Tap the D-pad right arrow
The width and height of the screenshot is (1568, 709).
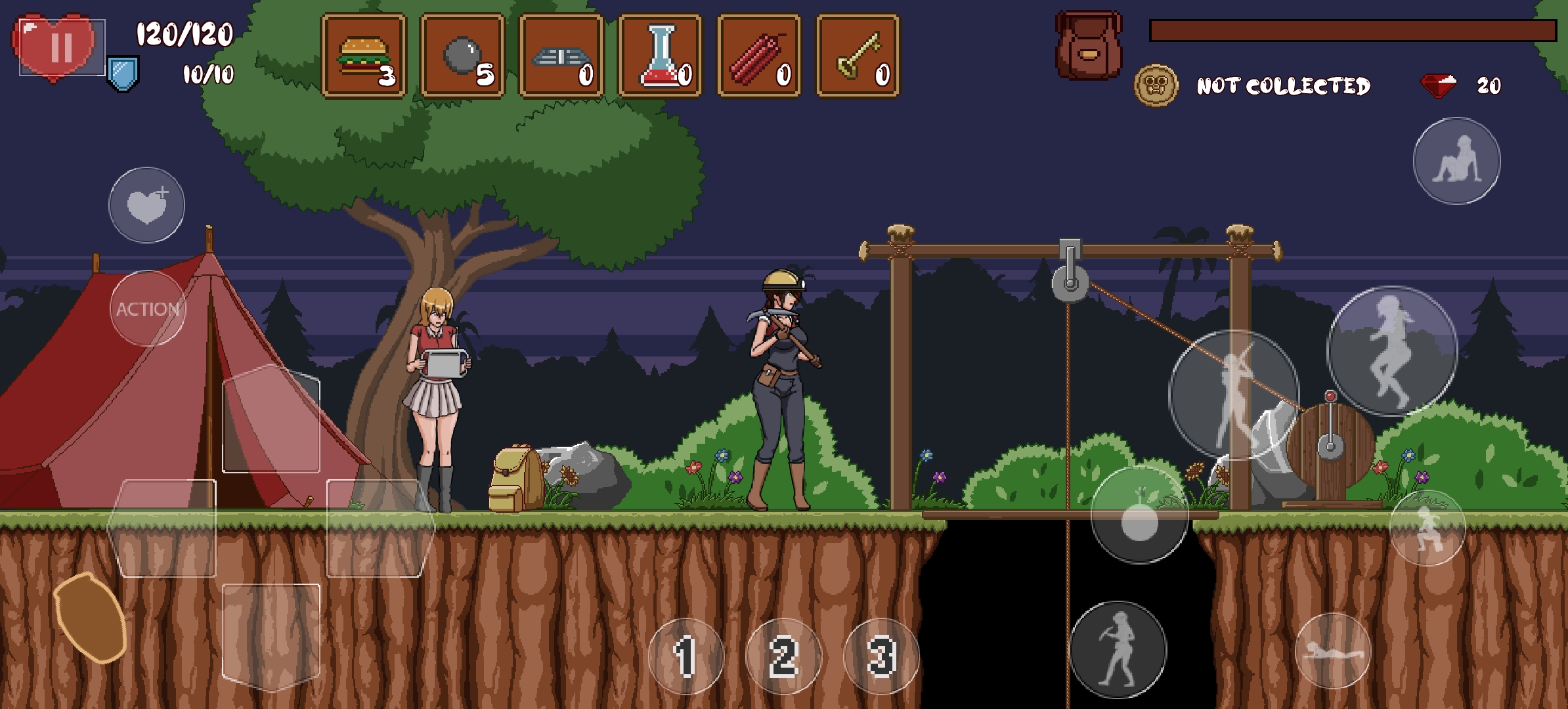tap(380, 528)
